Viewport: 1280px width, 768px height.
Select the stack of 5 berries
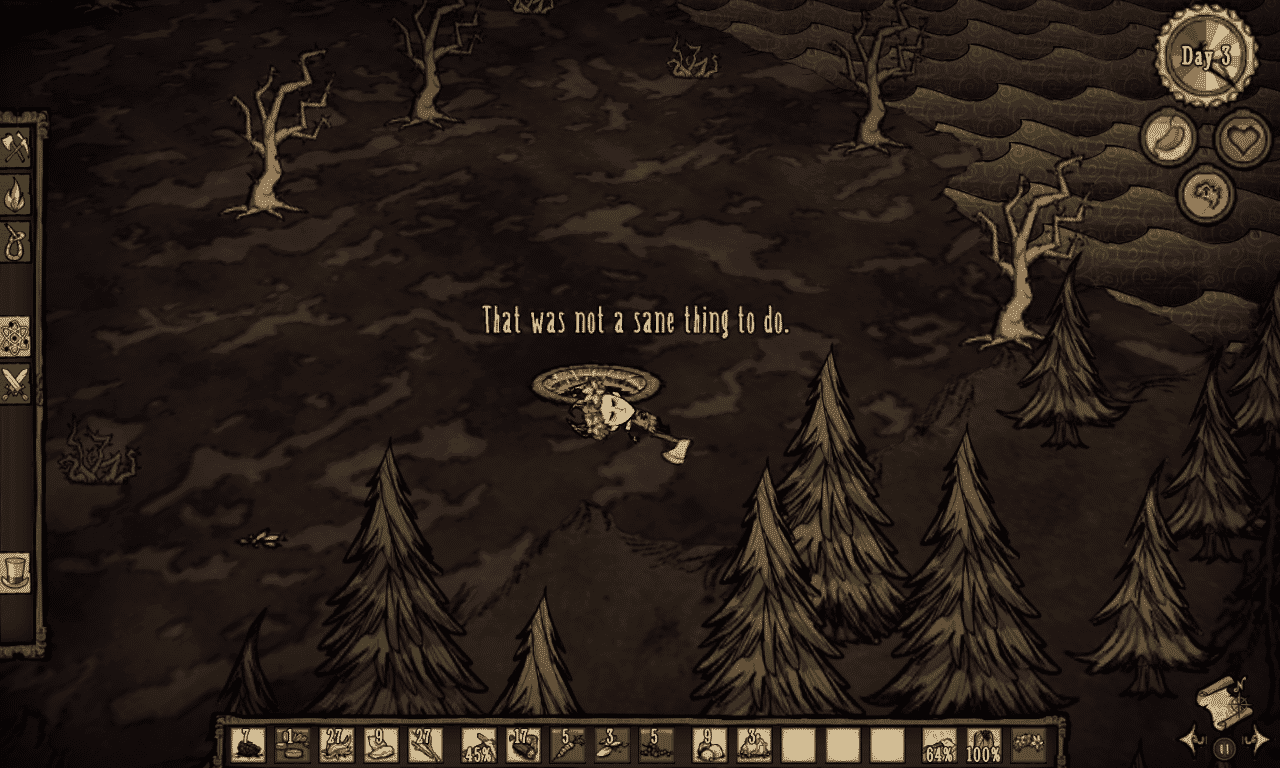[655, 745]
